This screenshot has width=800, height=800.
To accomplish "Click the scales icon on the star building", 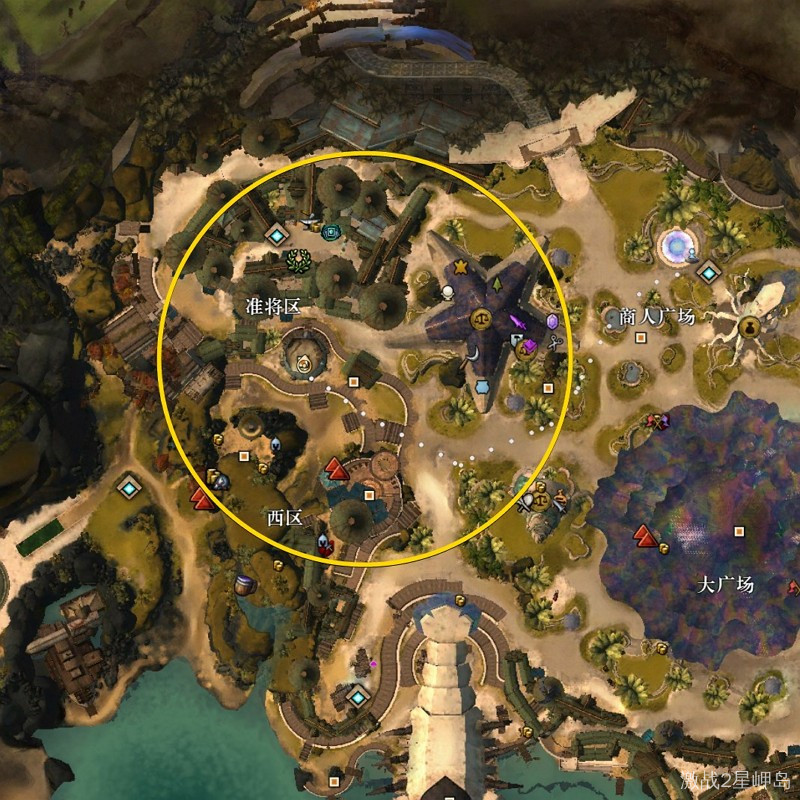I will [480, 320].
